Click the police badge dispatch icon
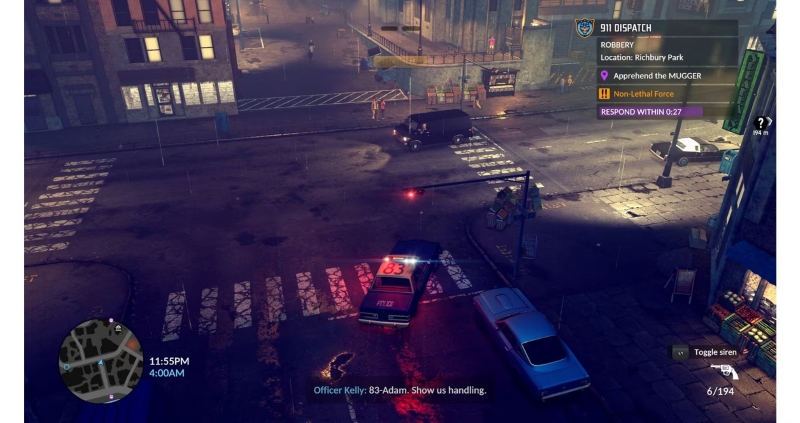 click(585, 28)
